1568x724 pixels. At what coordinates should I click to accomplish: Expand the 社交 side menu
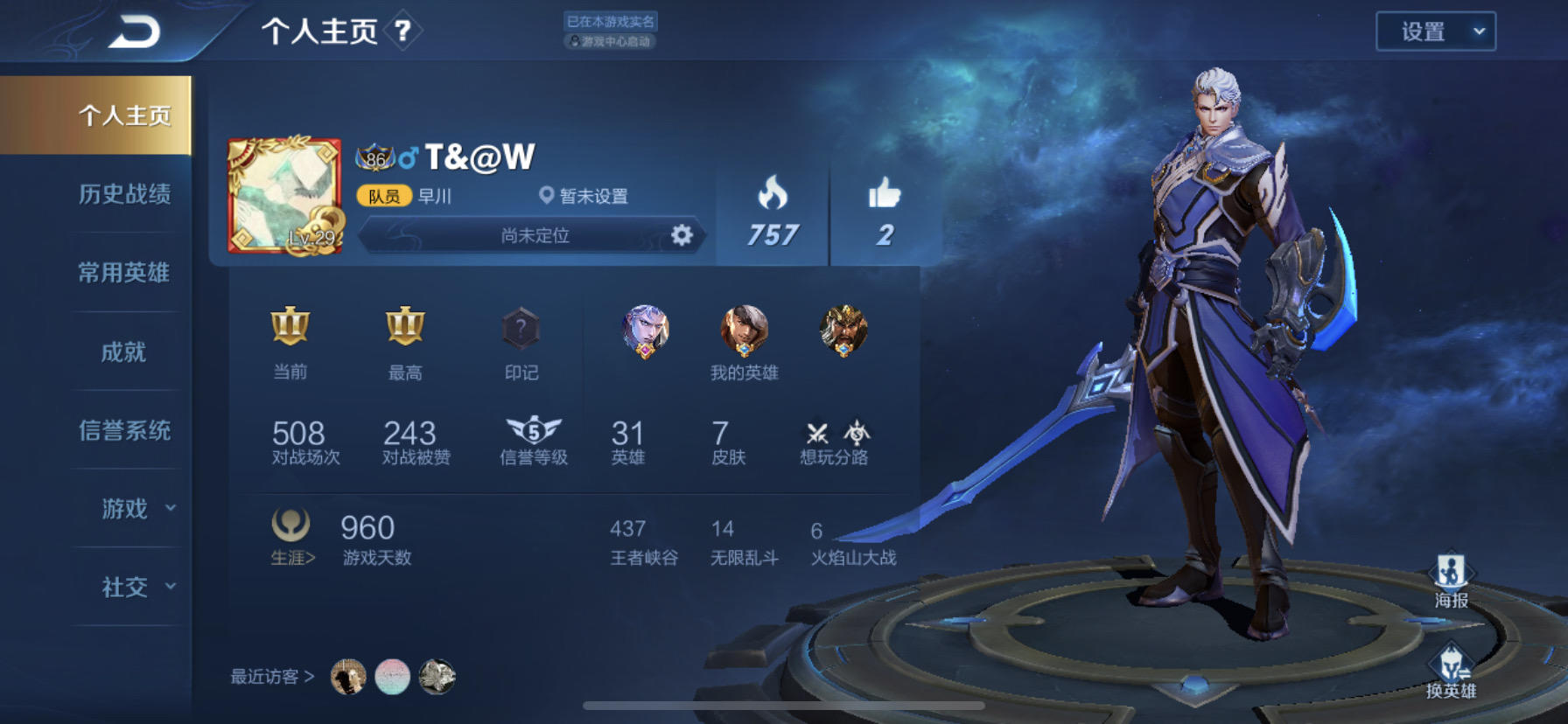pyautogui.click(x=136, y=587)
